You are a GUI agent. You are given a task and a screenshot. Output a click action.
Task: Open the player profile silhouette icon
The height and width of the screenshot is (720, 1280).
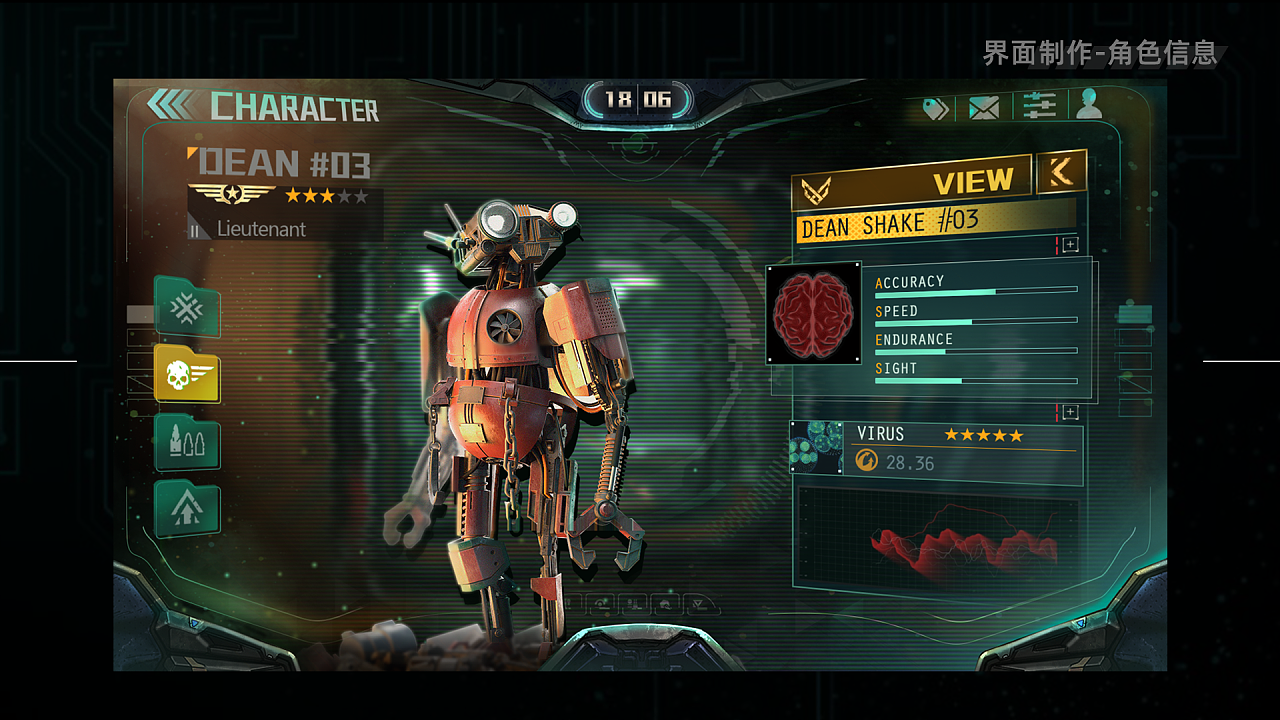pos(1089,104)
